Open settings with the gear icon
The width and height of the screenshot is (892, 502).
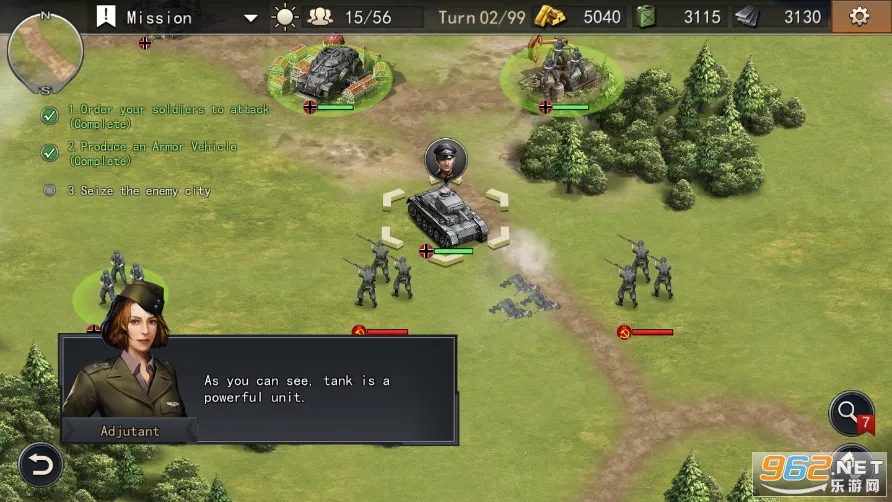[858, 16]
